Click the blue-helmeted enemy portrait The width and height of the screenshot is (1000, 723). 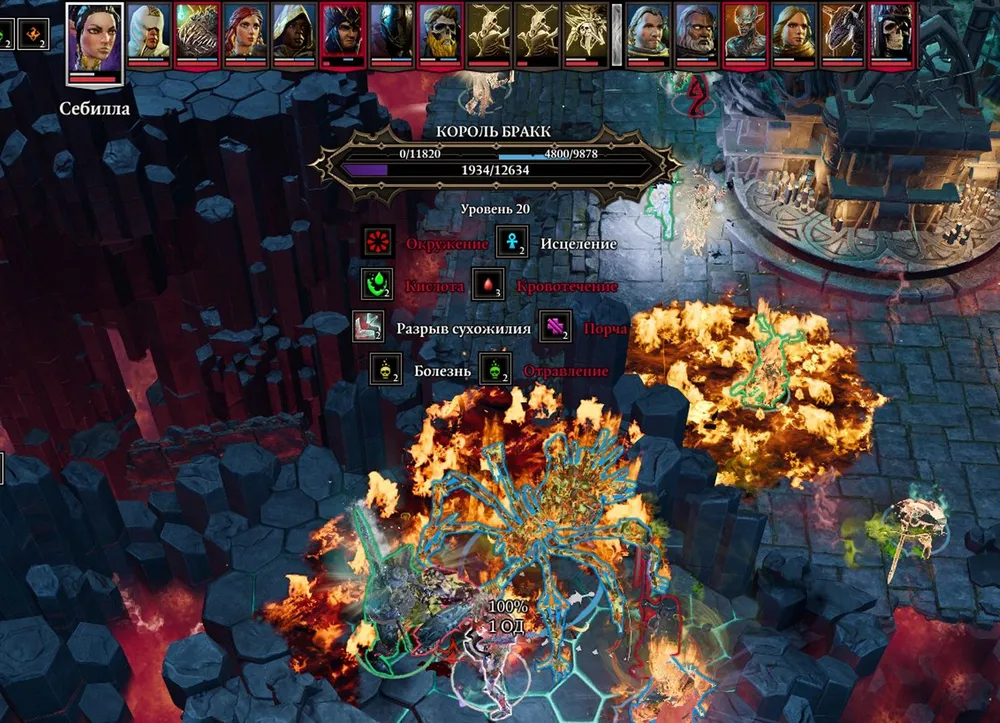[x=343, y=32]
